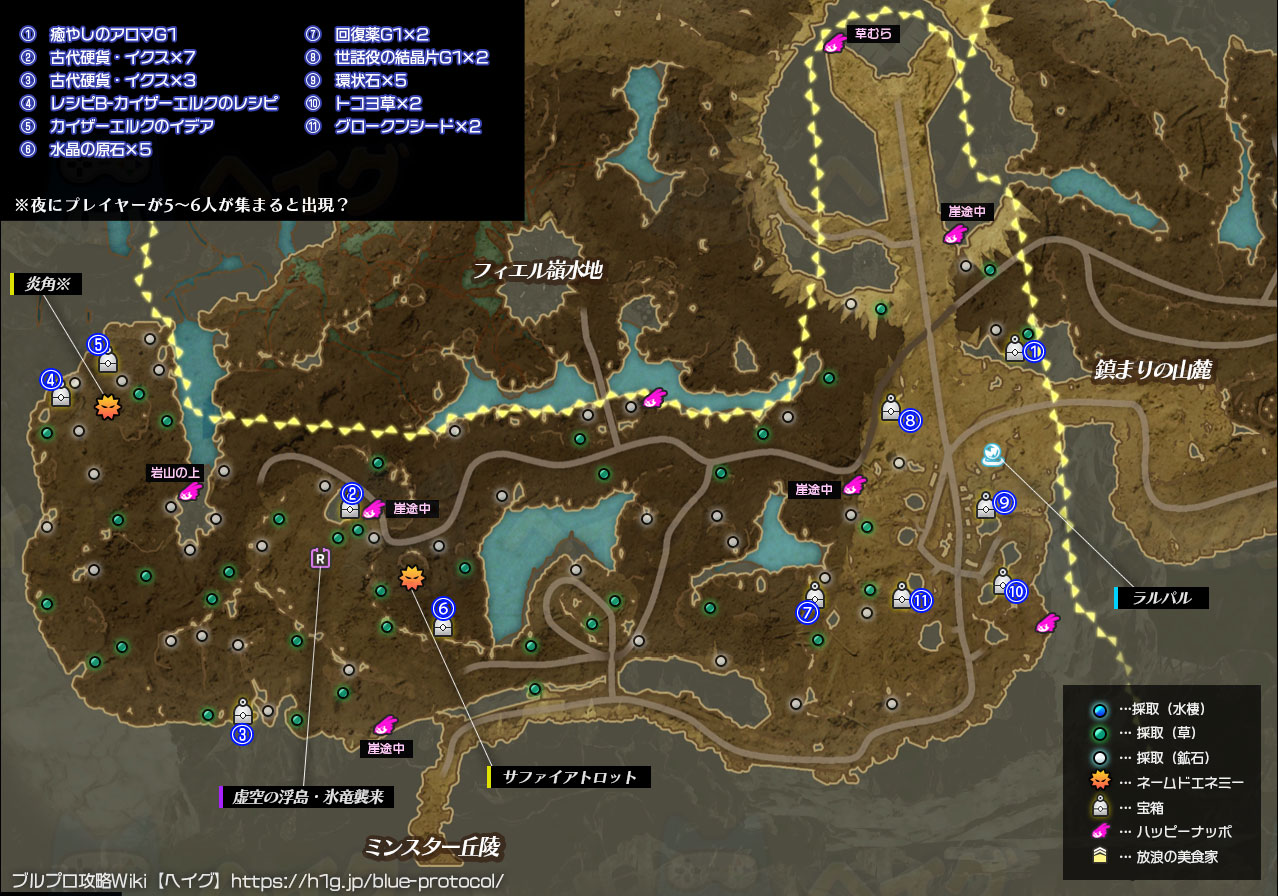The image size is (1278, 896).
Task: Click treasure chest marker number 6
Action: pos(443,625)
